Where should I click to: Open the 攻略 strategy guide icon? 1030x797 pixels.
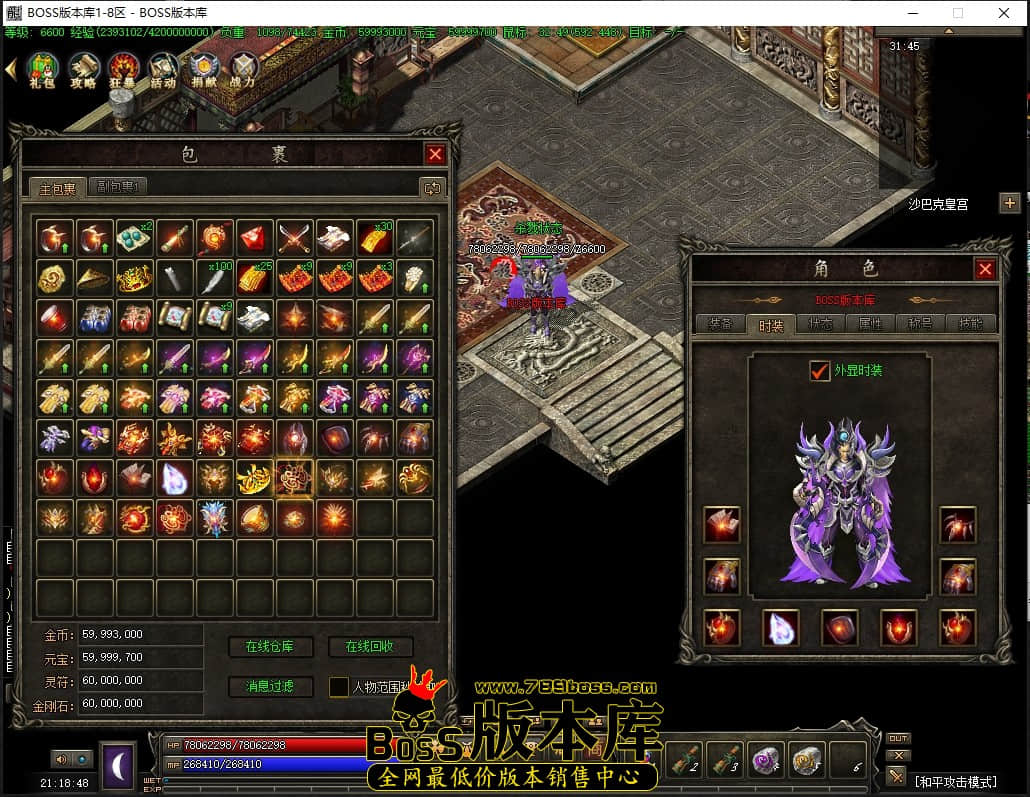click(83, 69)
